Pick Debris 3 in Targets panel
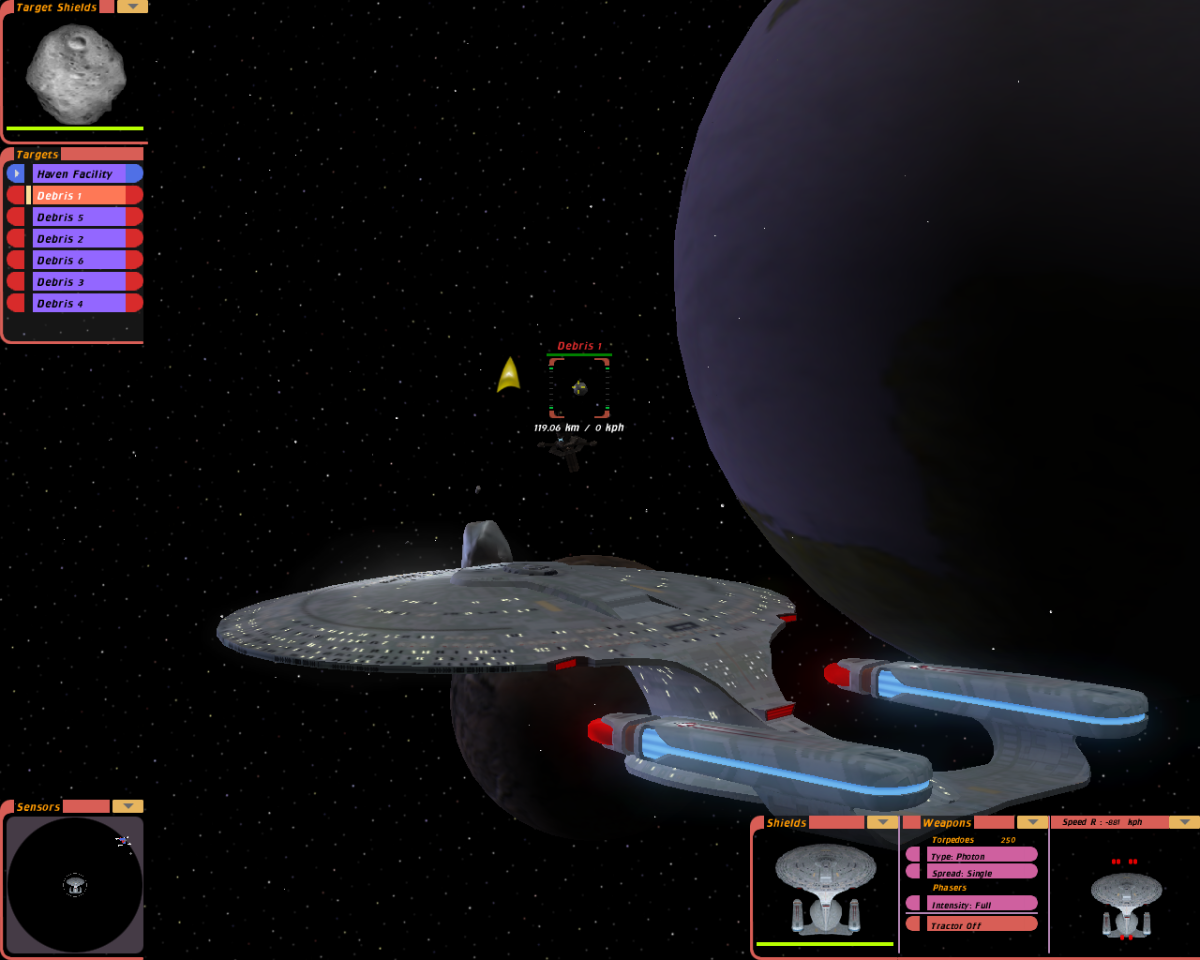Viewport: 1200px width, 960px height. click(80, 282)
